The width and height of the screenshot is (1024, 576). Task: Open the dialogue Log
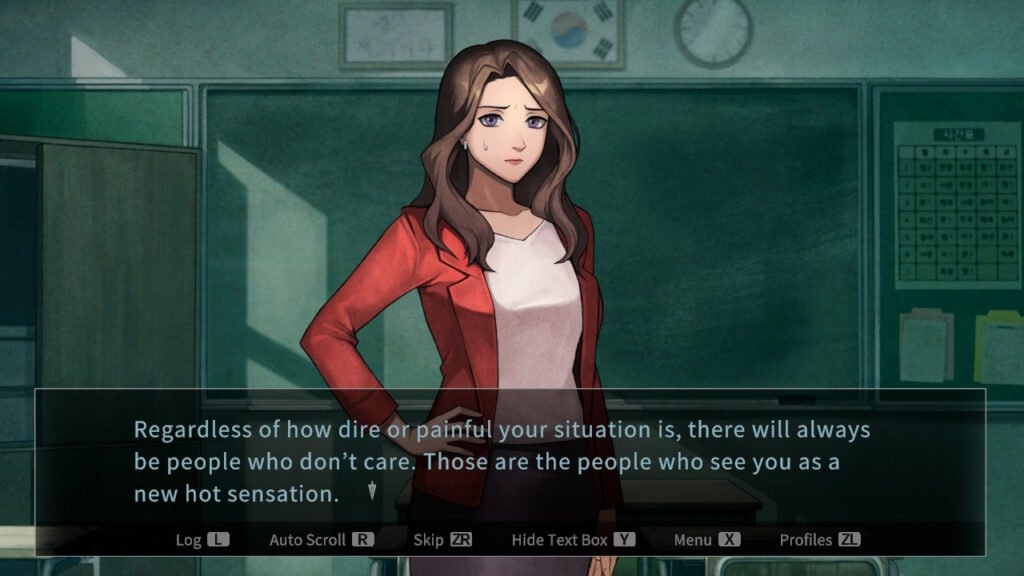pyautogui.click(x=202, y=540)
